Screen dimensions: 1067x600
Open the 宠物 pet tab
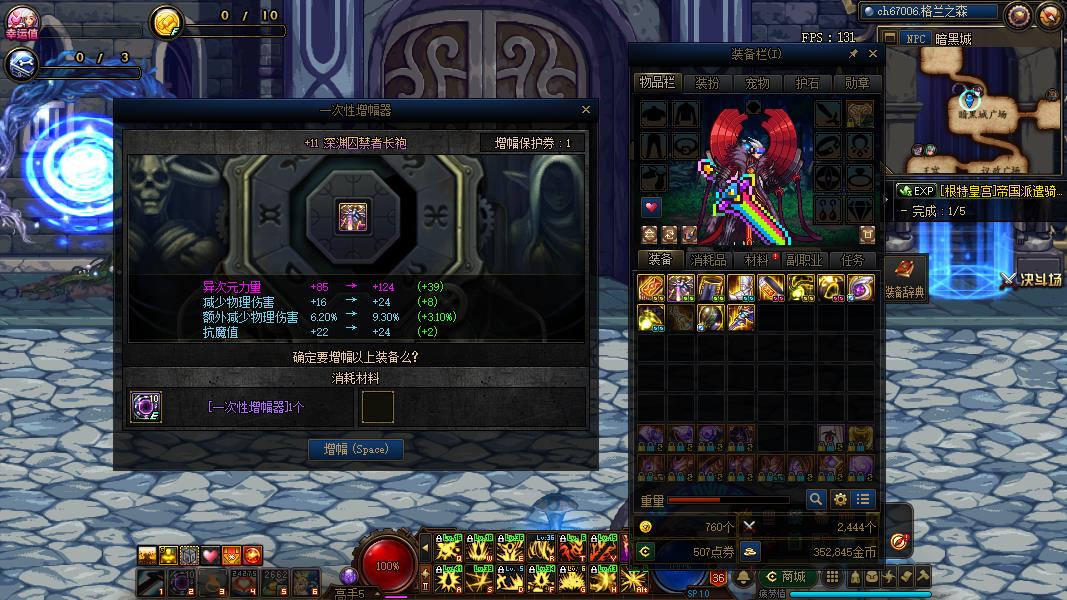758,84
